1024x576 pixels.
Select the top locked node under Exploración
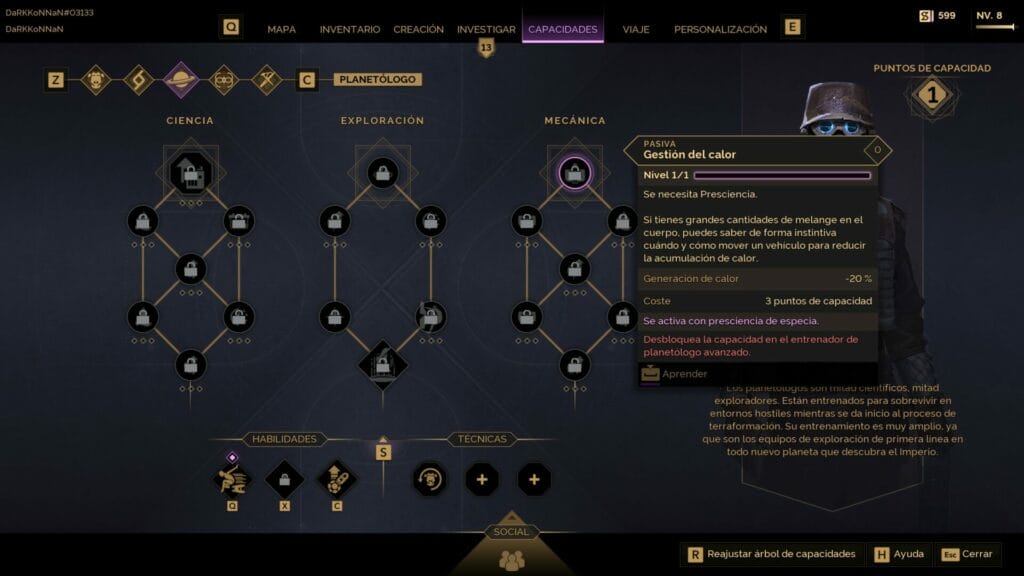pos(383,174)
